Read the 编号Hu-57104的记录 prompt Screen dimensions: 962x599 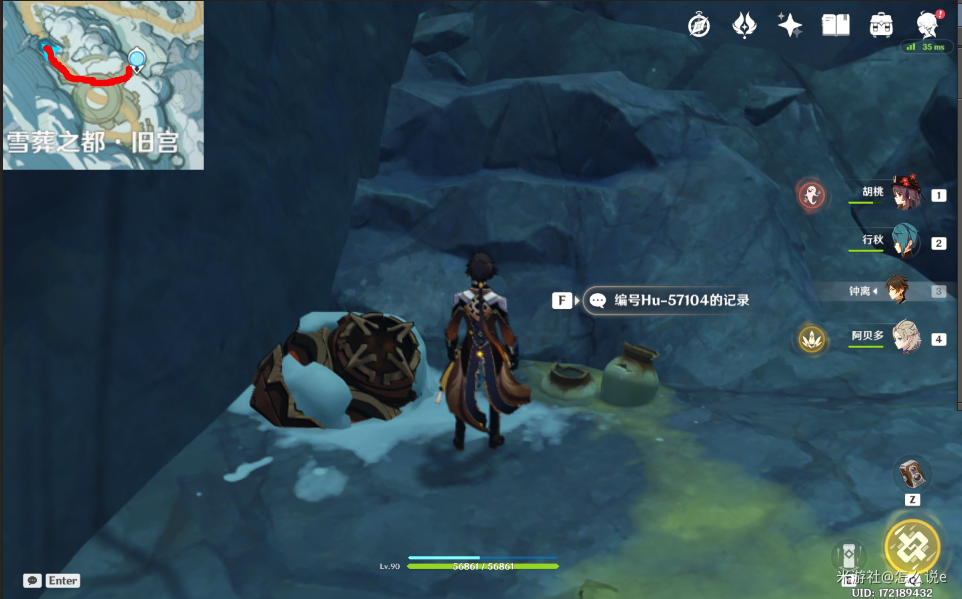[x=668, y=300]
